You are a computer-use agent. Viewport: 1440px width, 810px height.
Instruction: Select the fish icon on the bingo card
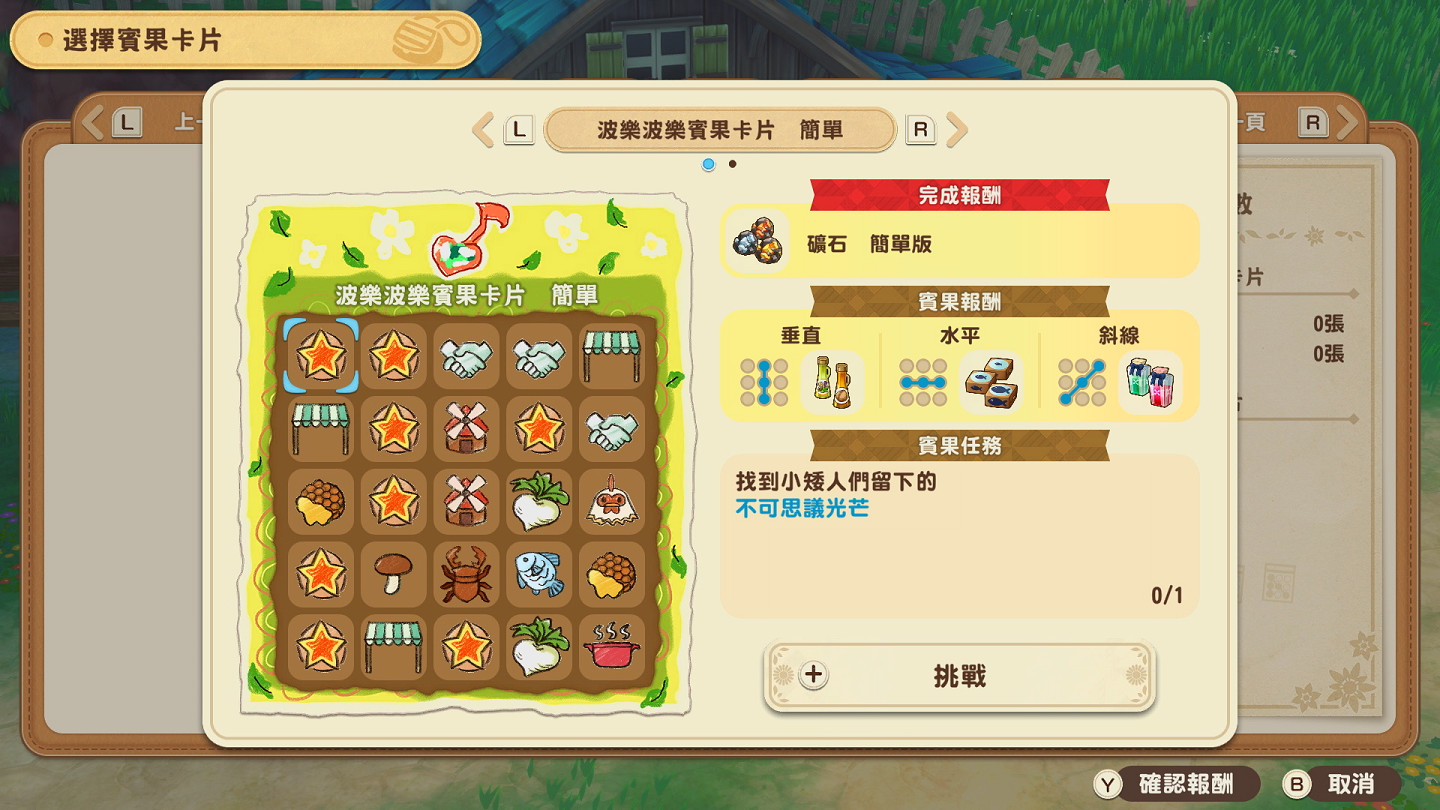pos(540,575)
